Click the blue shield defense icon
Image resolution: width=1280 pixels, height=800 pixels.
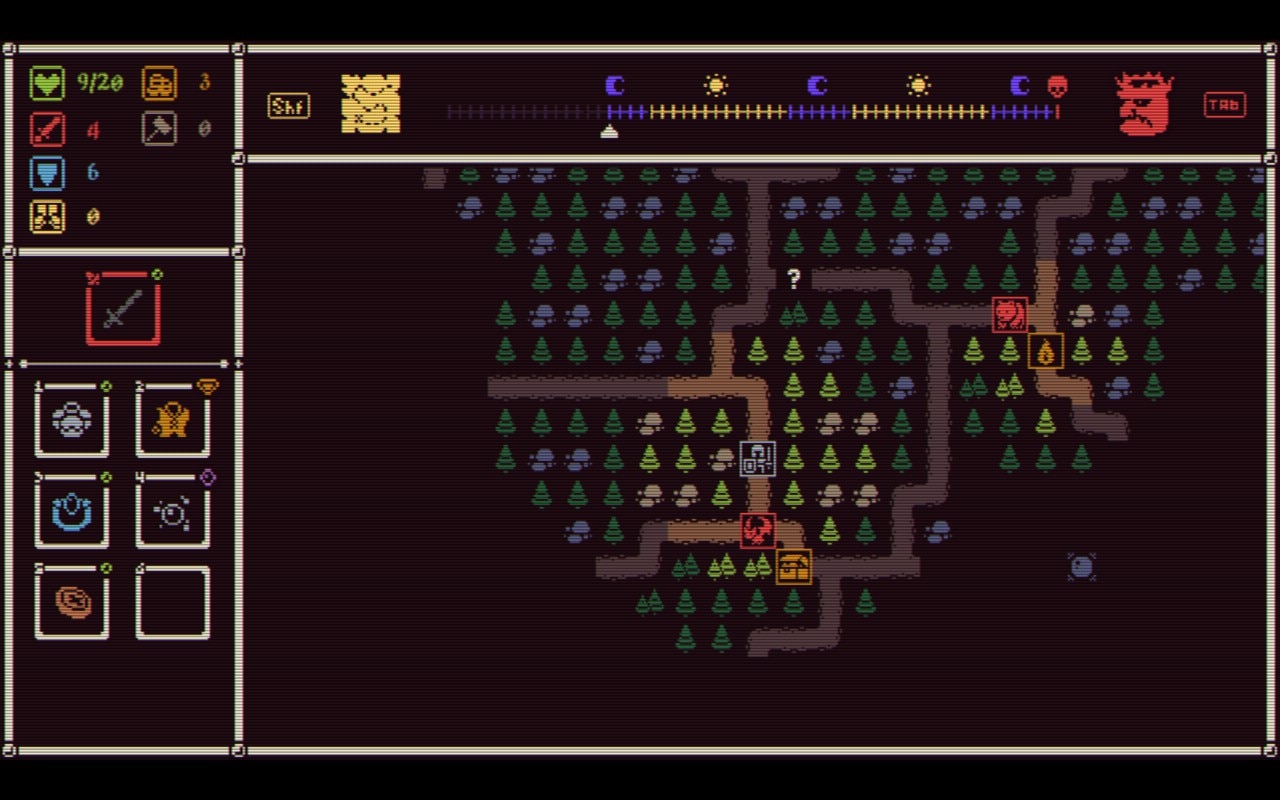click(x=47, y=172)
